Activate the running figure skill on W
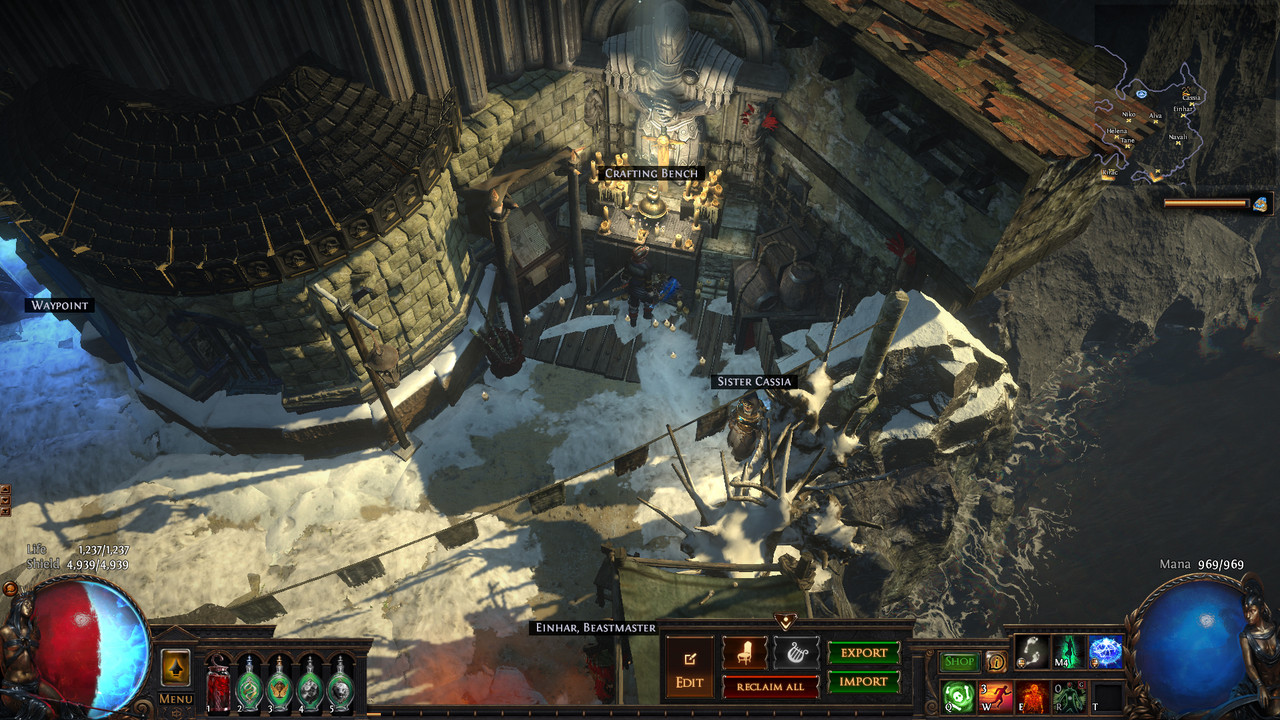 tap(997, 696)
